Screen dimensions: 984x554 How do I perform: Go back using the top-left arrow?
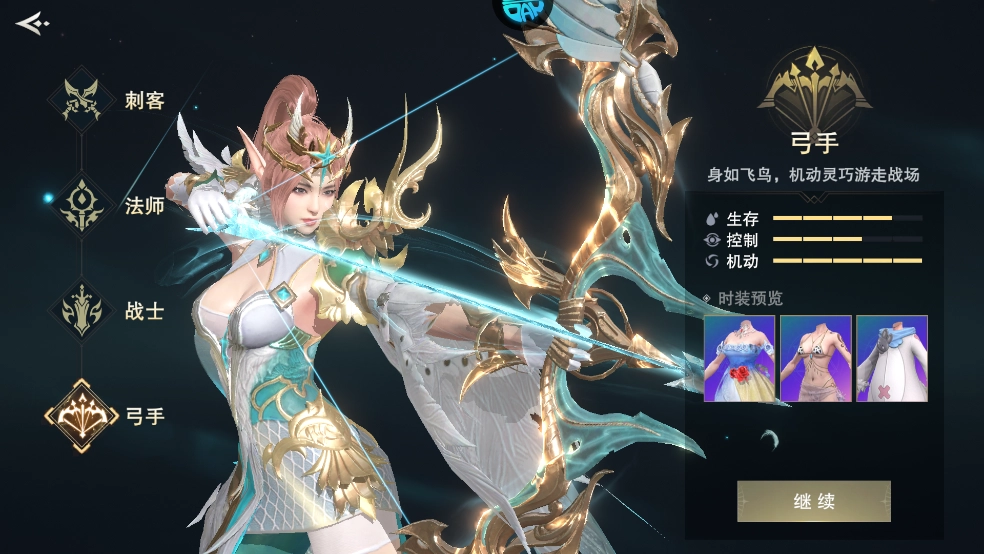31,22
